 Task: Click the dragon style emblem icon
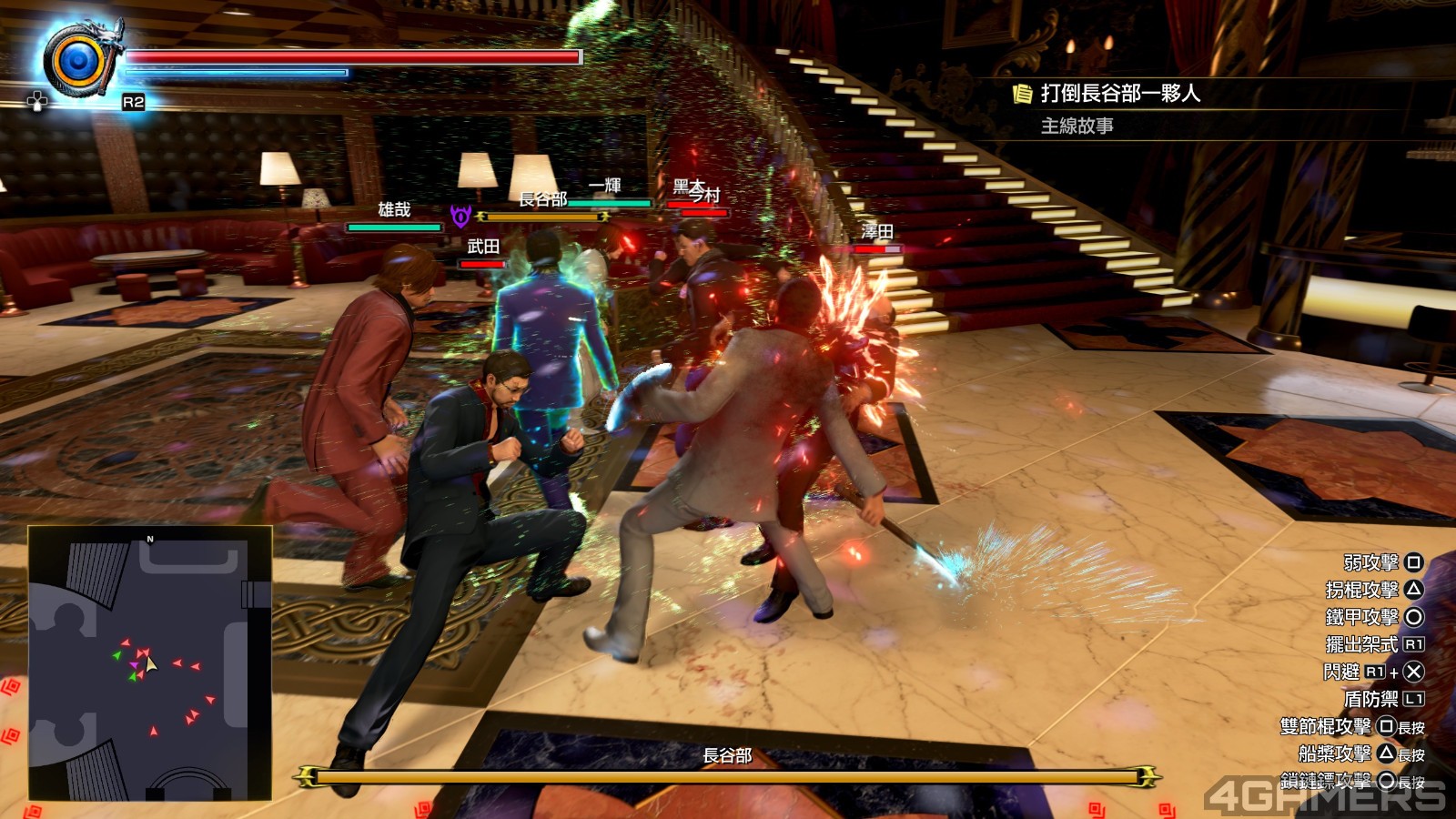(80, 60)
